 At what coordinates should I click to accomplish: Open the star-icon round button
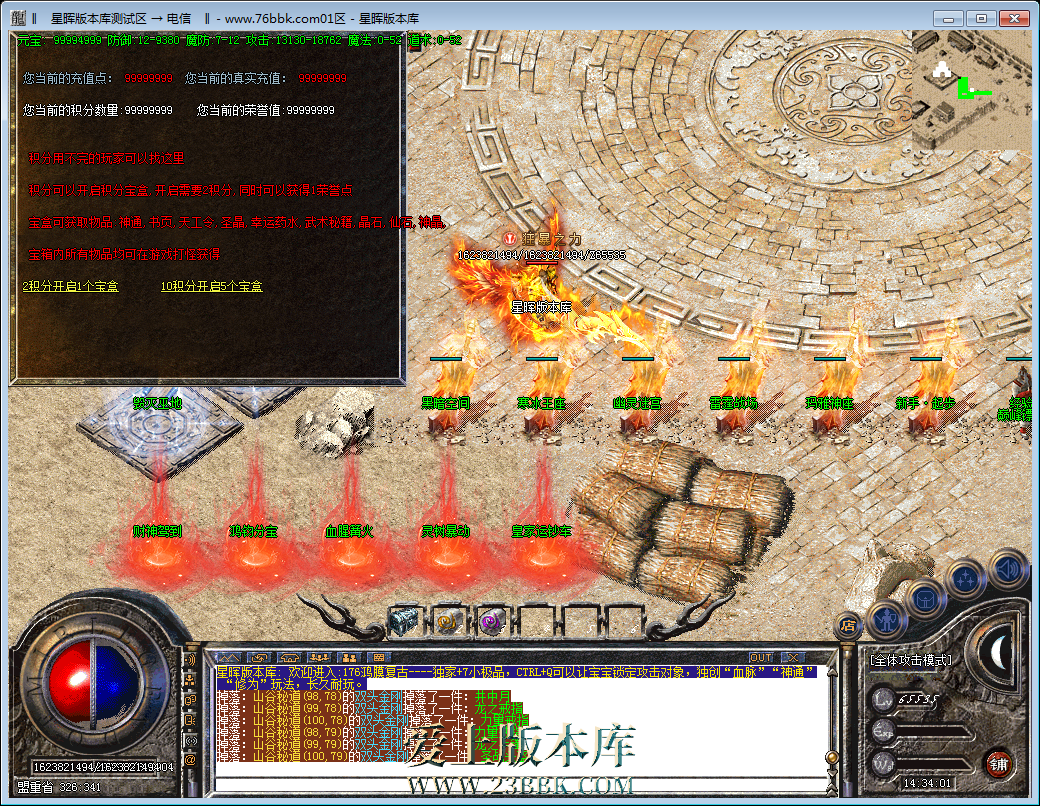coord(967,579)
